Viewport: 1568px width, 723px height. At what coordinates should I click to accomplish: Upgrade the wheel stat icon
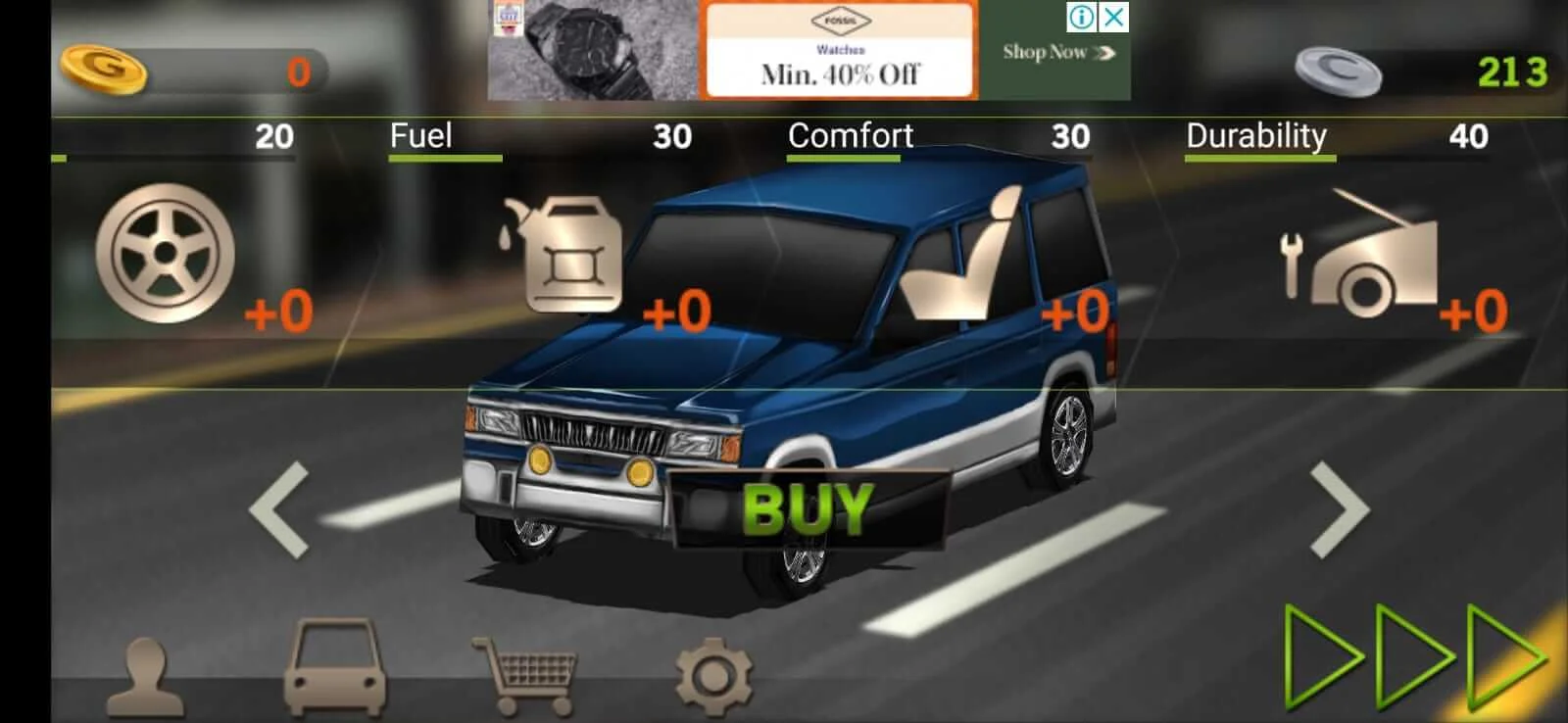coord(166,254)
